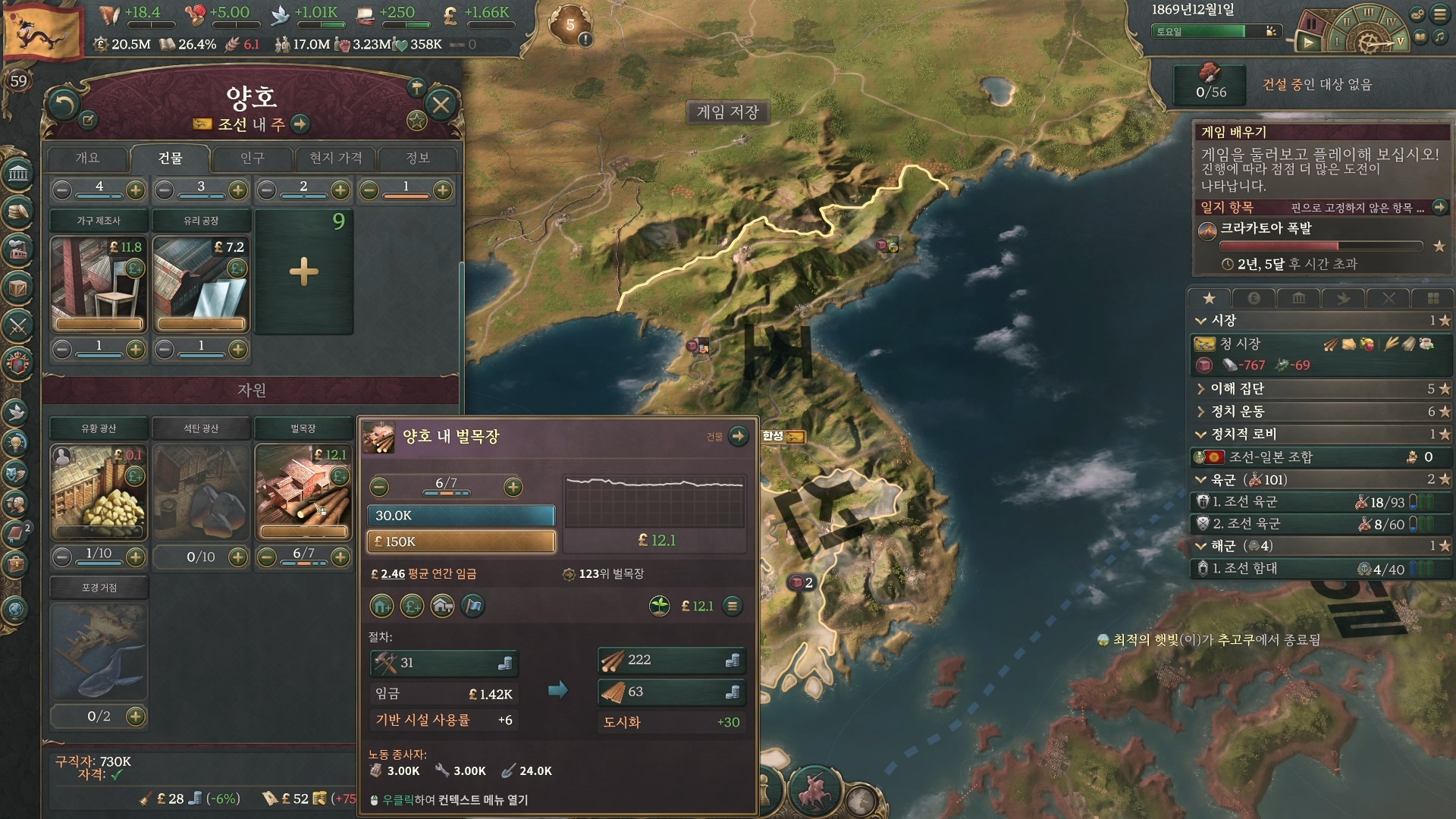The width and height of the screenshot is (1456, 819).
Task: Add a new building with the plus tile
Action: coord(304,271)
